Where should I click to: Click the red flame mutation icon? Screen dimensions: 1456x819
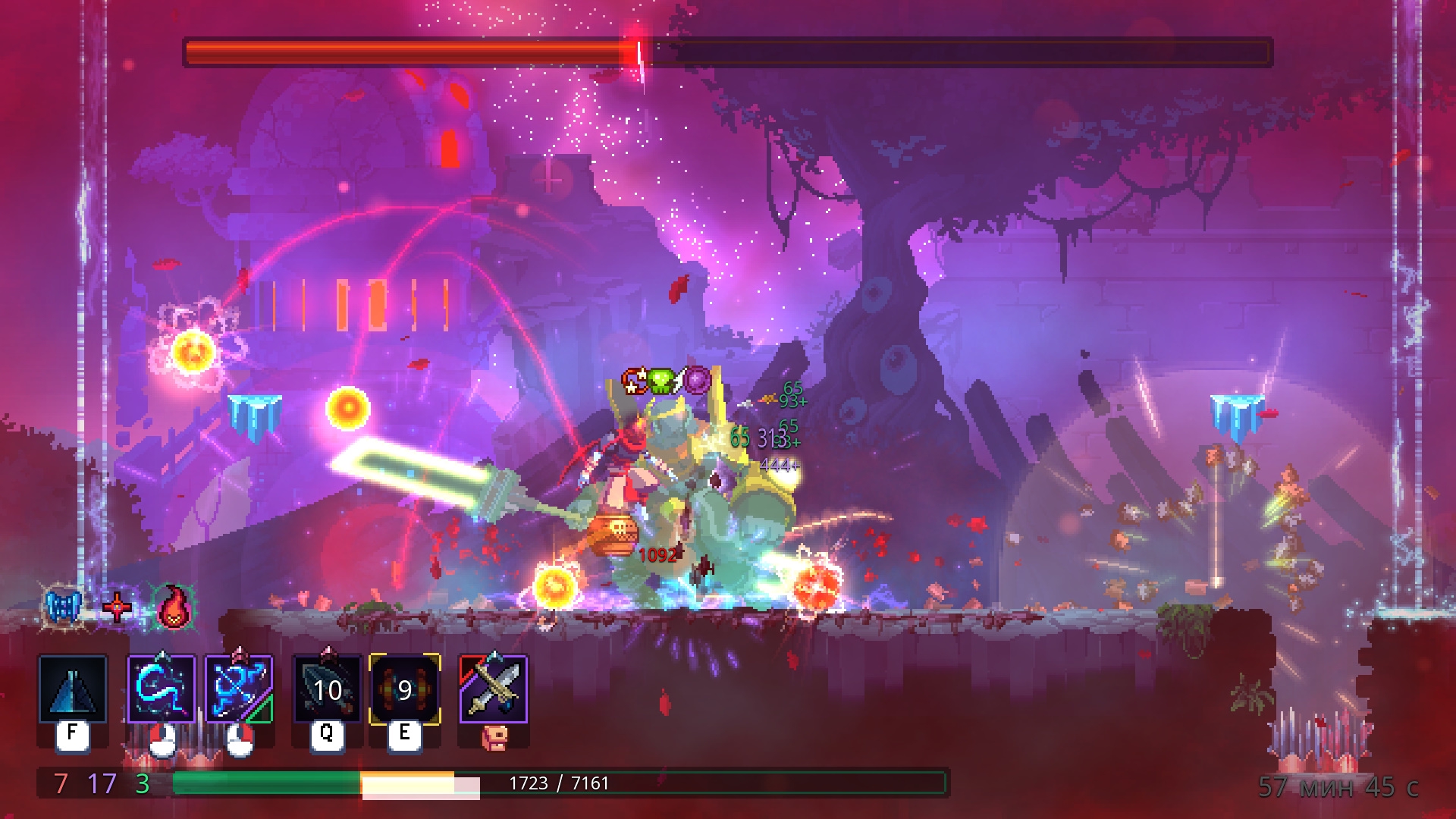[x=174, y=607]
